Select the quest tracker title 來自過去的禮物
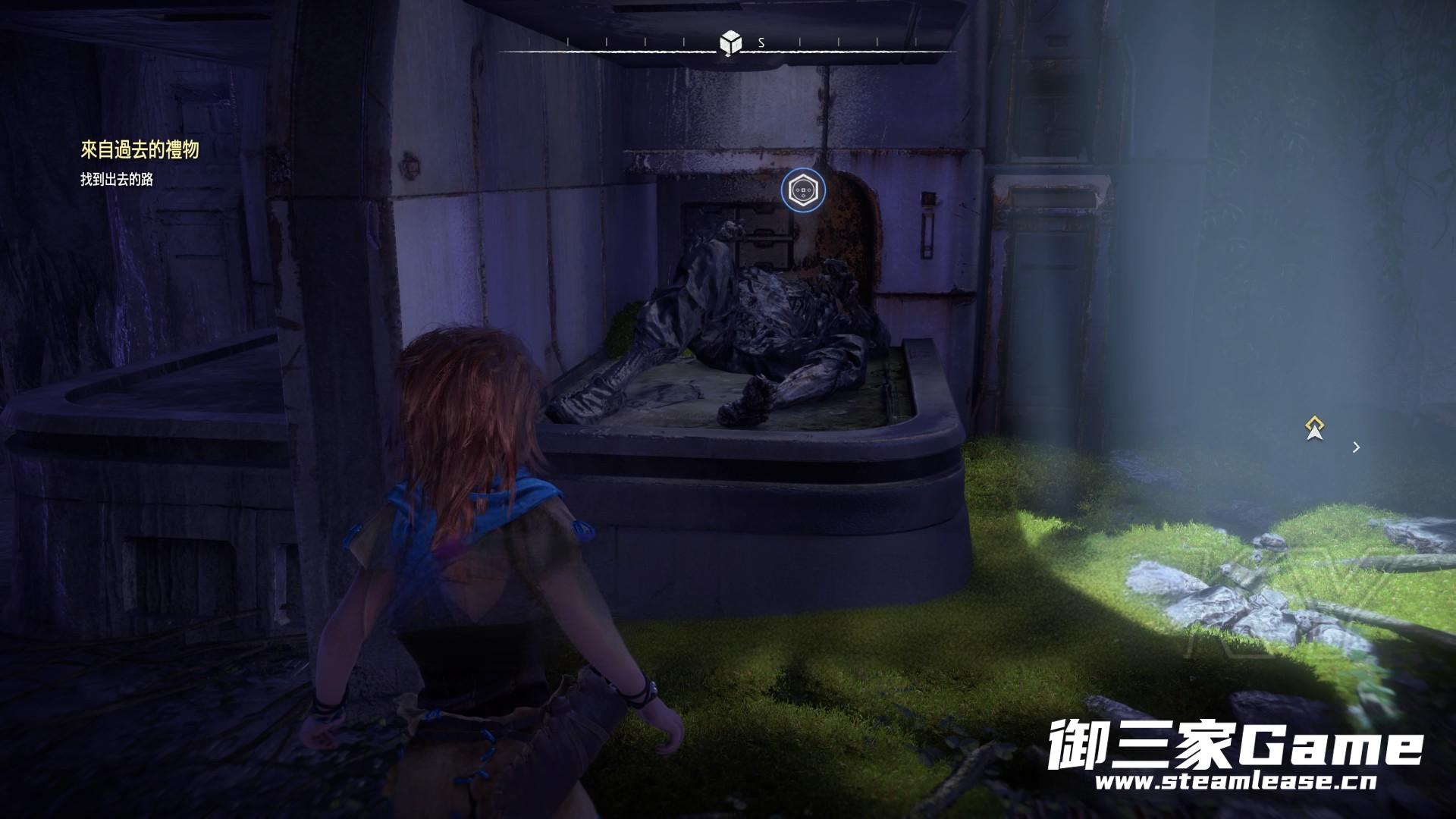The image size is (1456, 819). (x=140, y=150)
